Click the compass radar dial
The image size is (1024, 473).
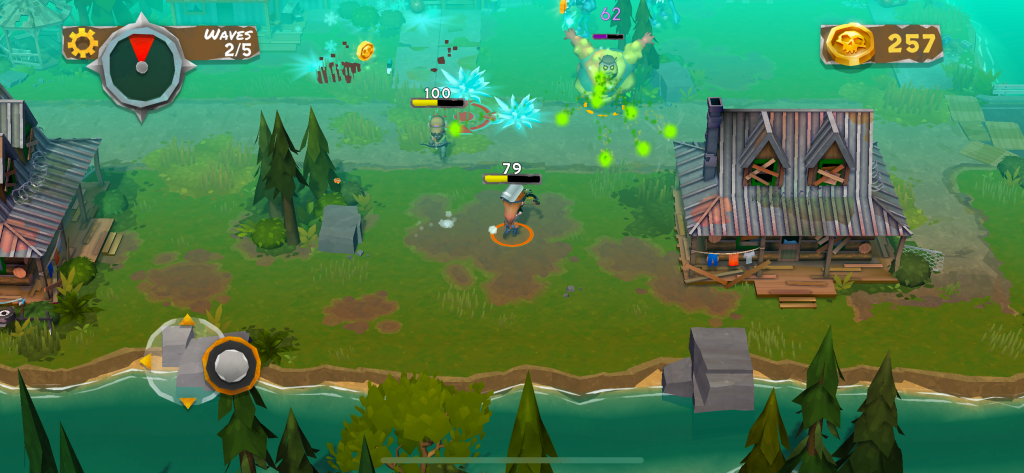point(140,63)
